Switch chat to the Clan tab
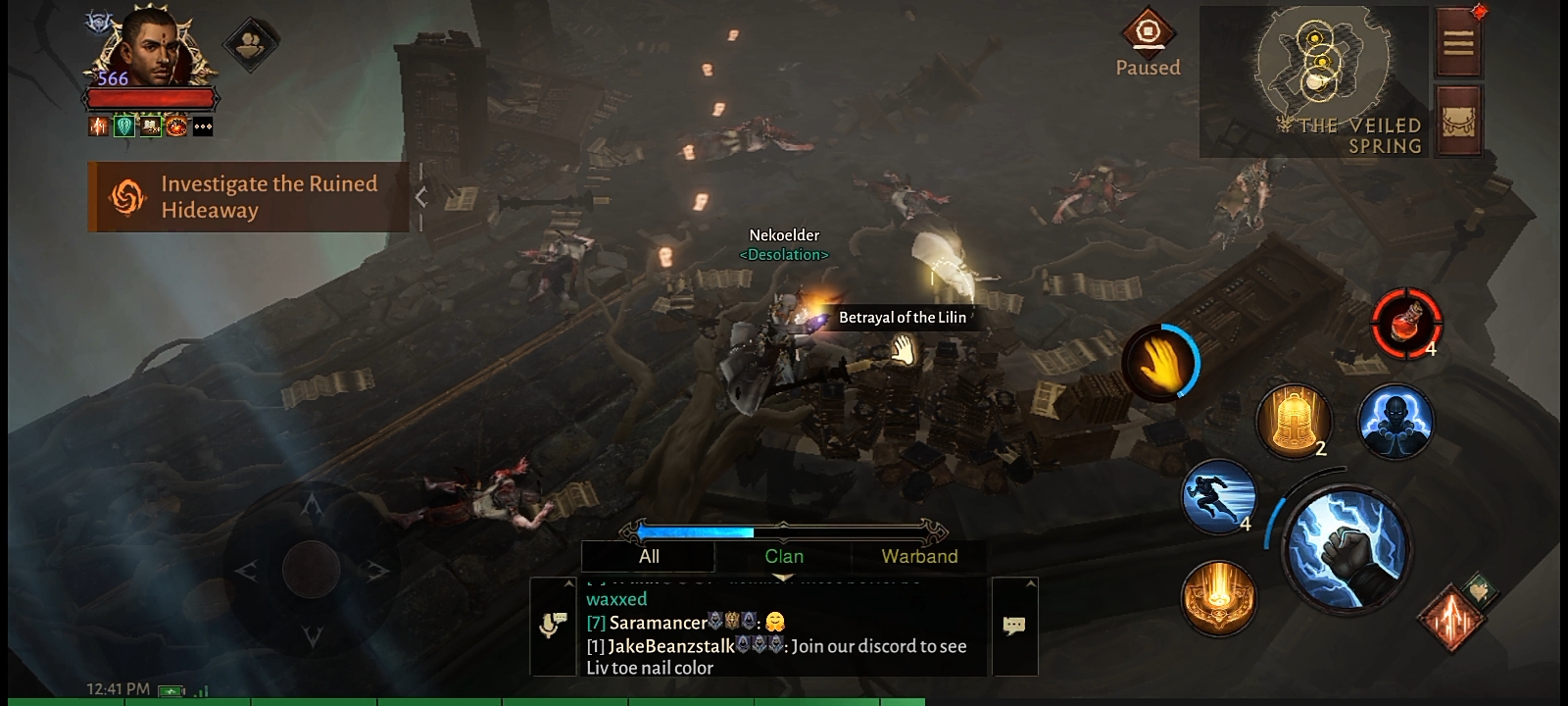 (x=784, y=557)
